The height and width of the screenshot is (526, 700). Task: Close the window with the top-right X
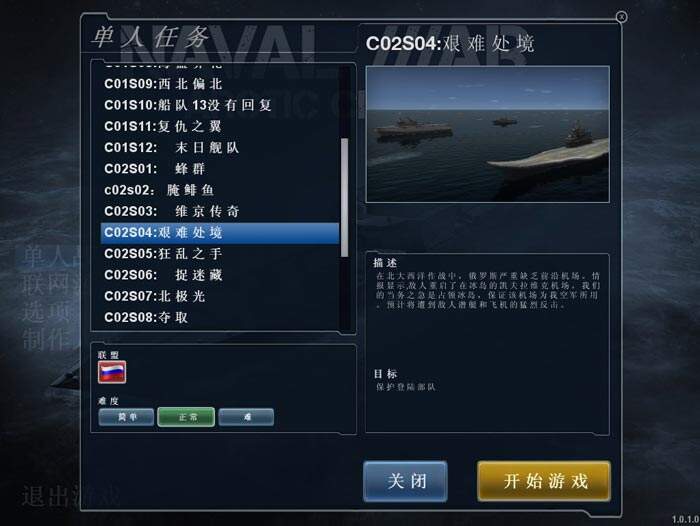click(x=621, y=17)
